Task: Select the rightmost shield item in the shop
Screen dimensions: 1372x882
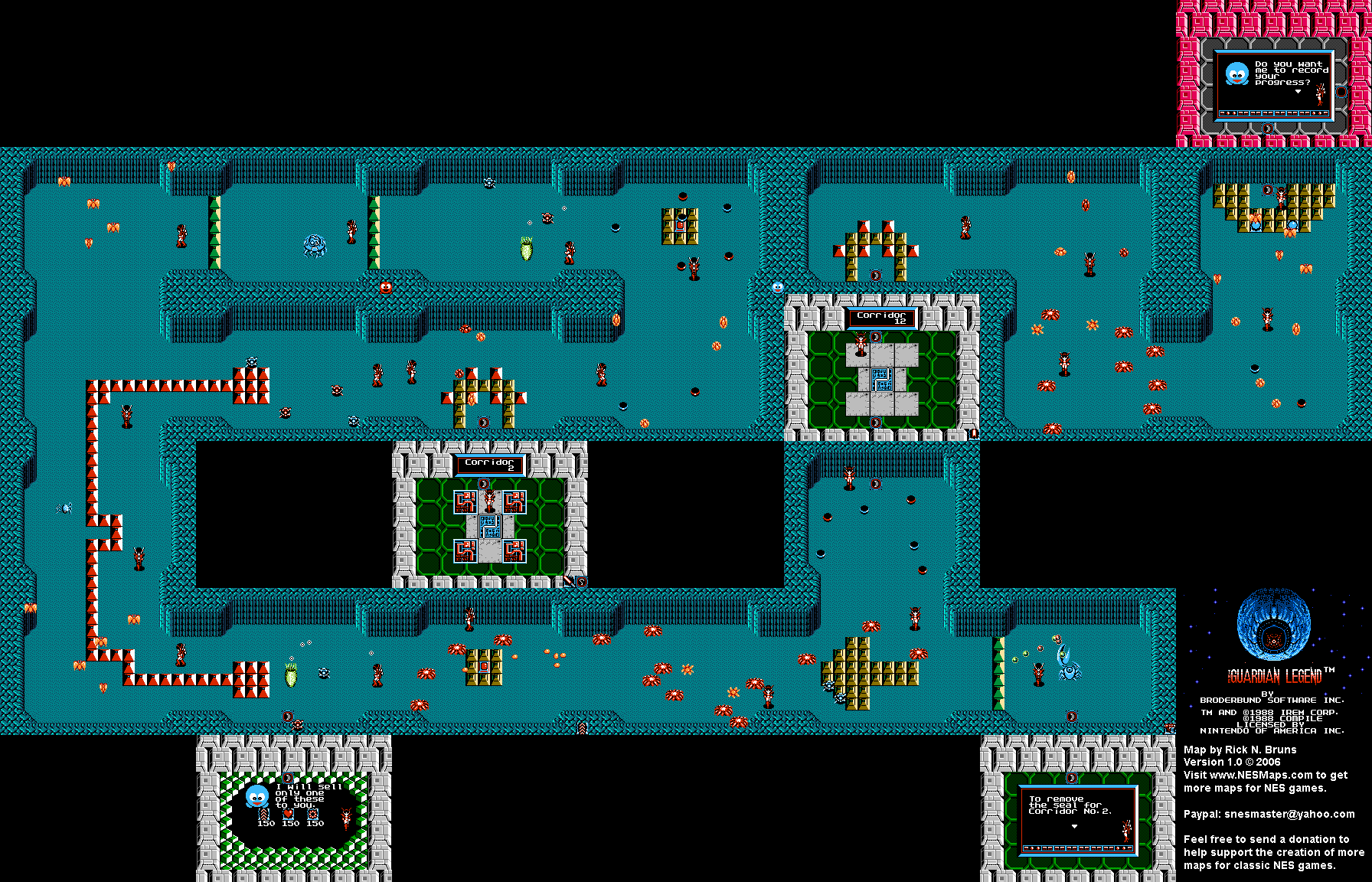Action: 313,815
